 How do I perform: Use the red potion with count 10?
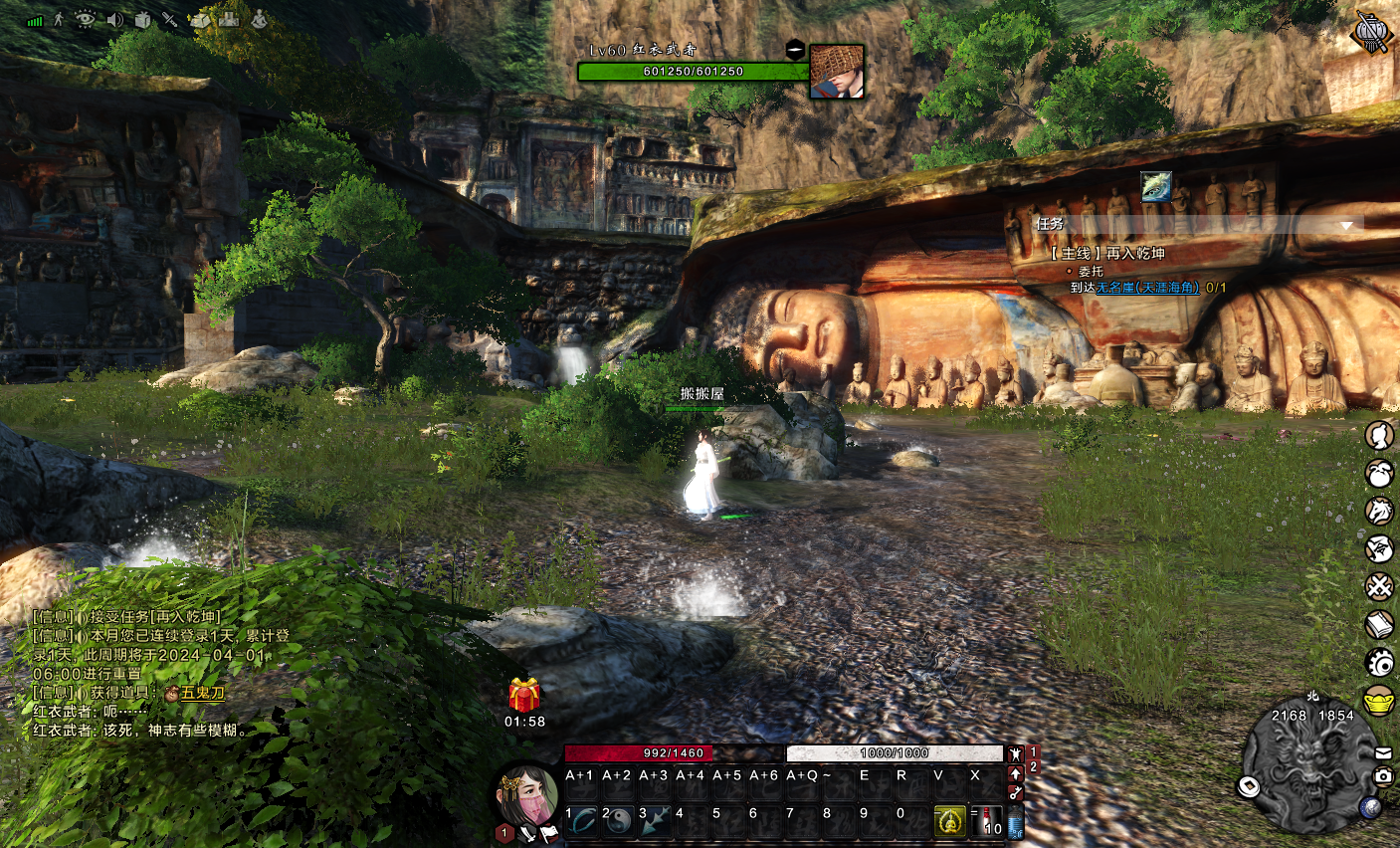986,821
